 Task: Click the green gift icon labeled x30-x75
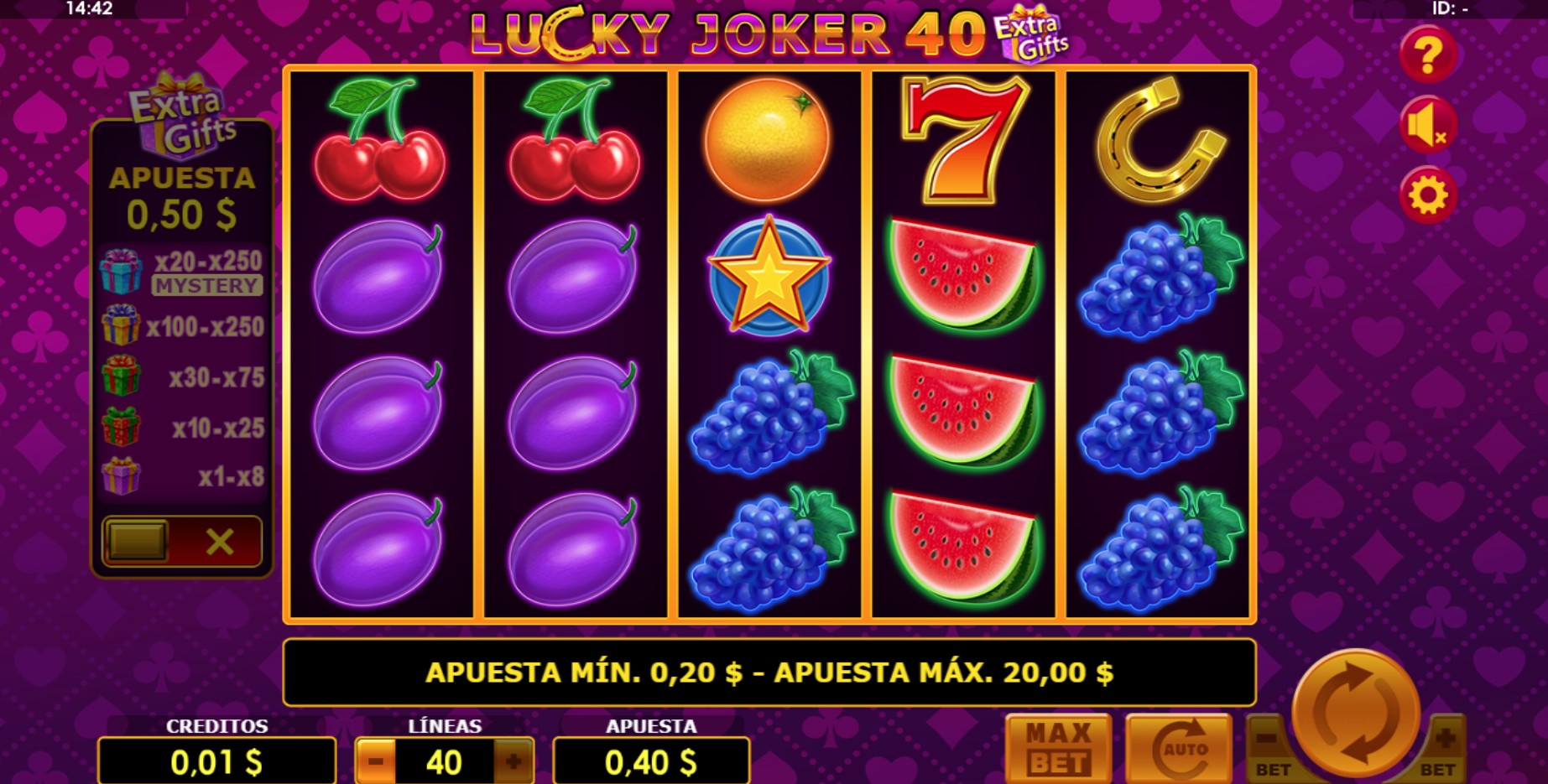(120, 376)
